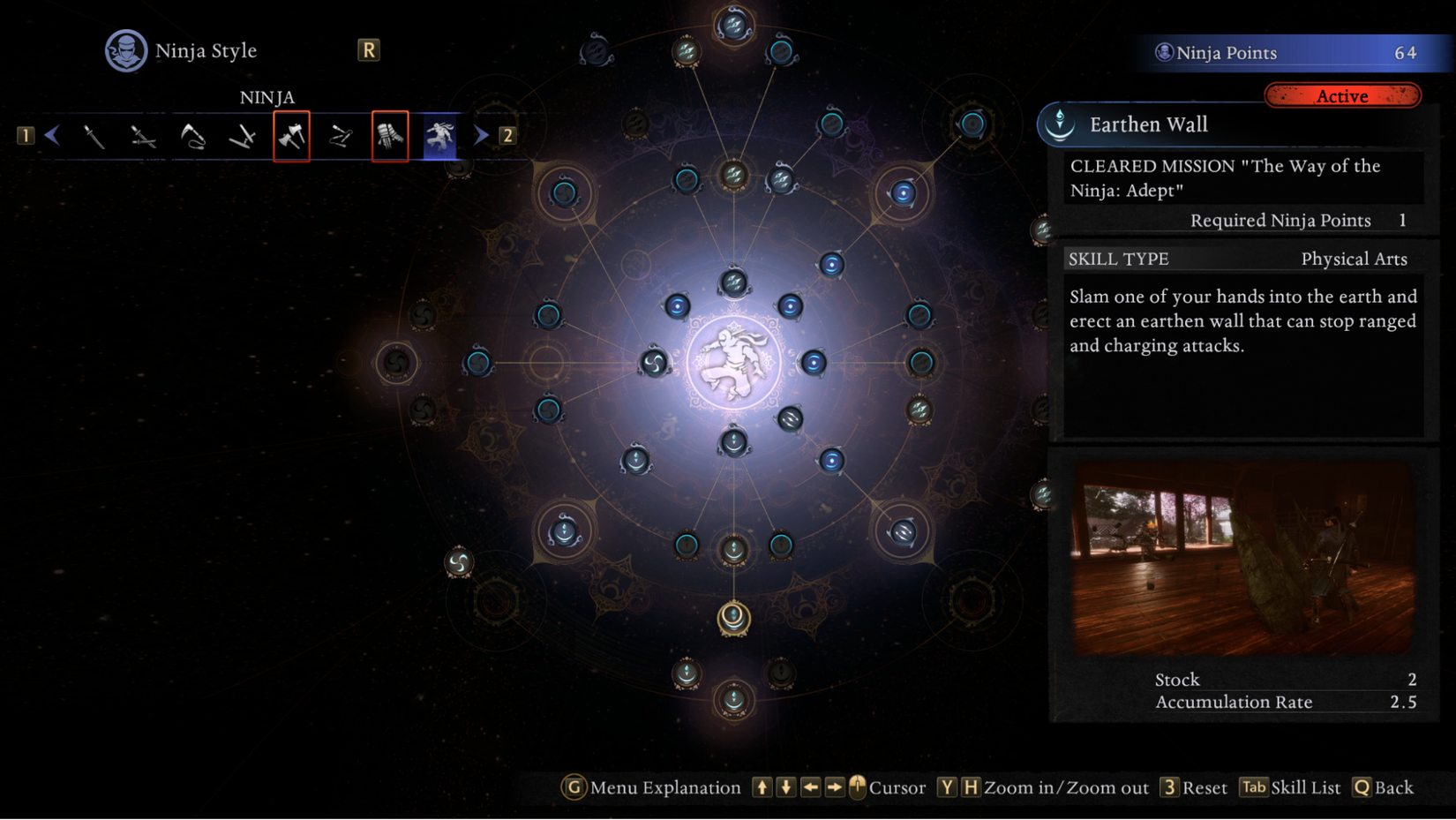The height and width of the screenshot is (820, 1456).
Task: Open the talons claw gauntlet tab
Action: pos(390,136)
